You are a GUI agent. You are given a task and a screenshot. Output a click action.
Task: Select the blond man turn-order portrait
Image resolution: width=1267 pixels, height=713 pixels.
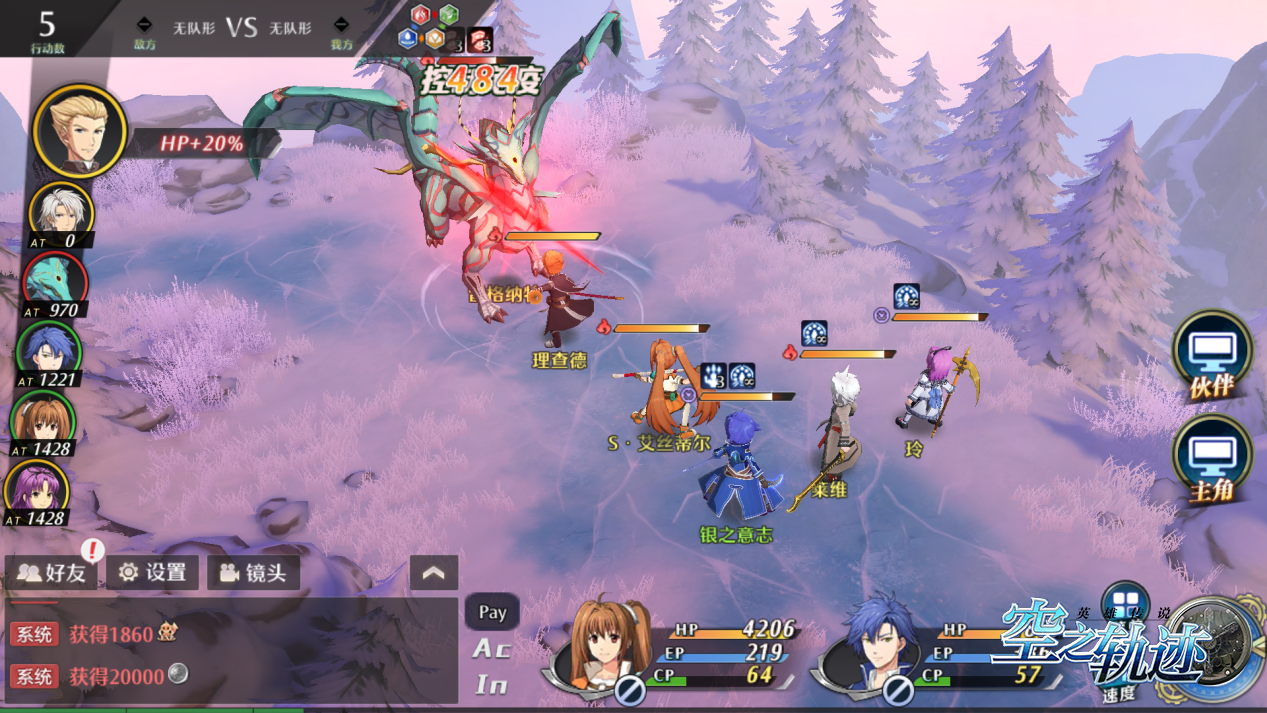pyautogui.click(x=79, y=132)
